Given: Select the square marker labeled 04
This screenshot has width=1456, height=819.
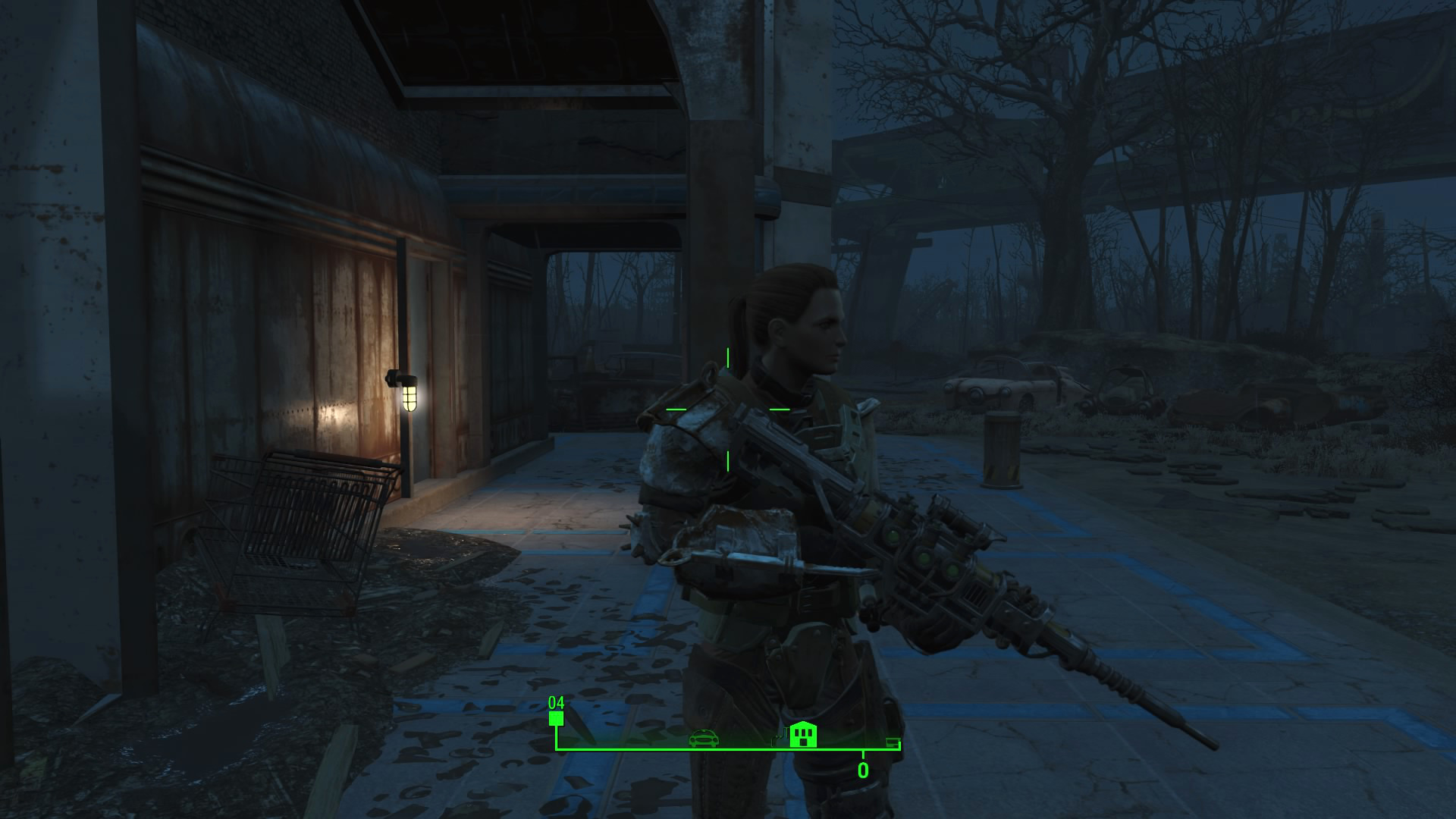Looking at the screenshot, I should [557, 719].
